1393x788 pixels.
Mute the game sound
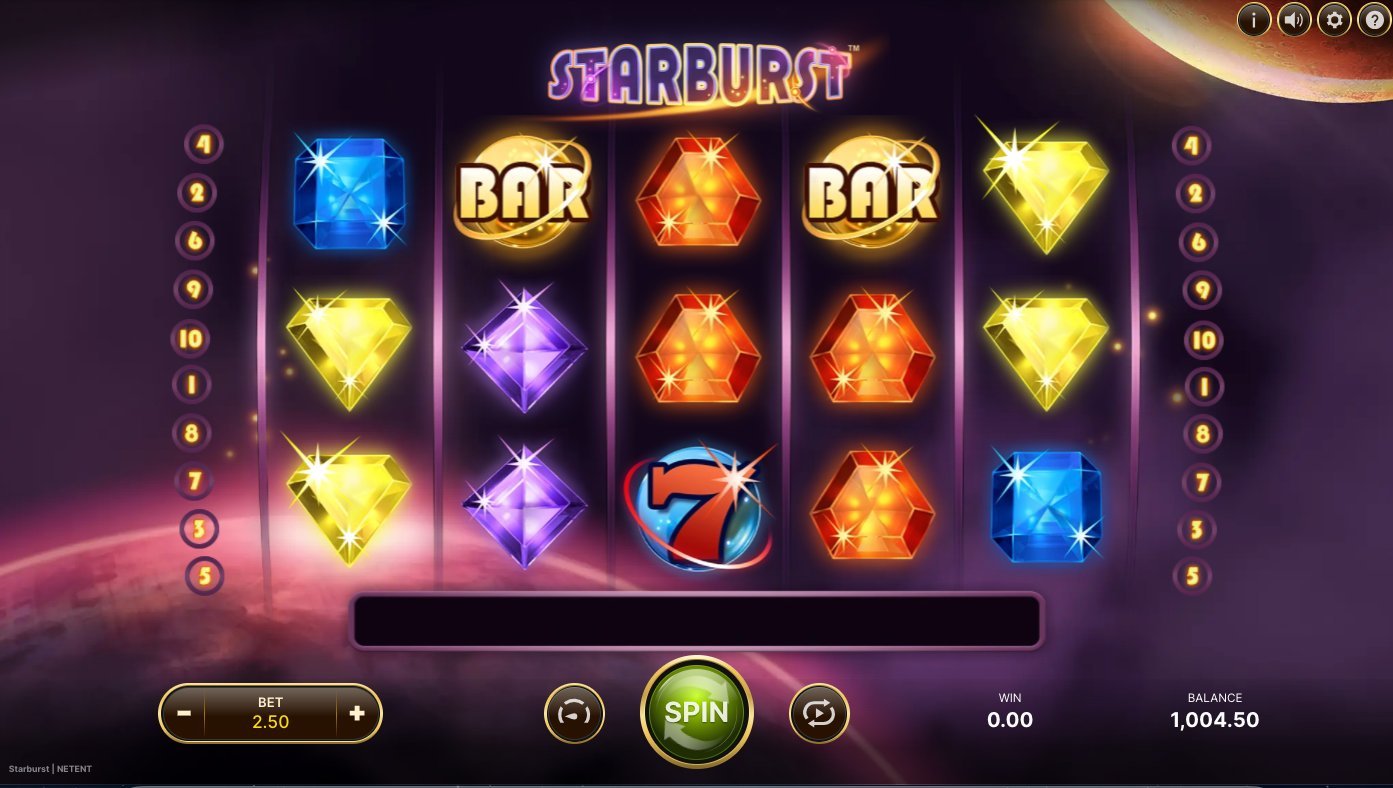tap(1293, 19)
